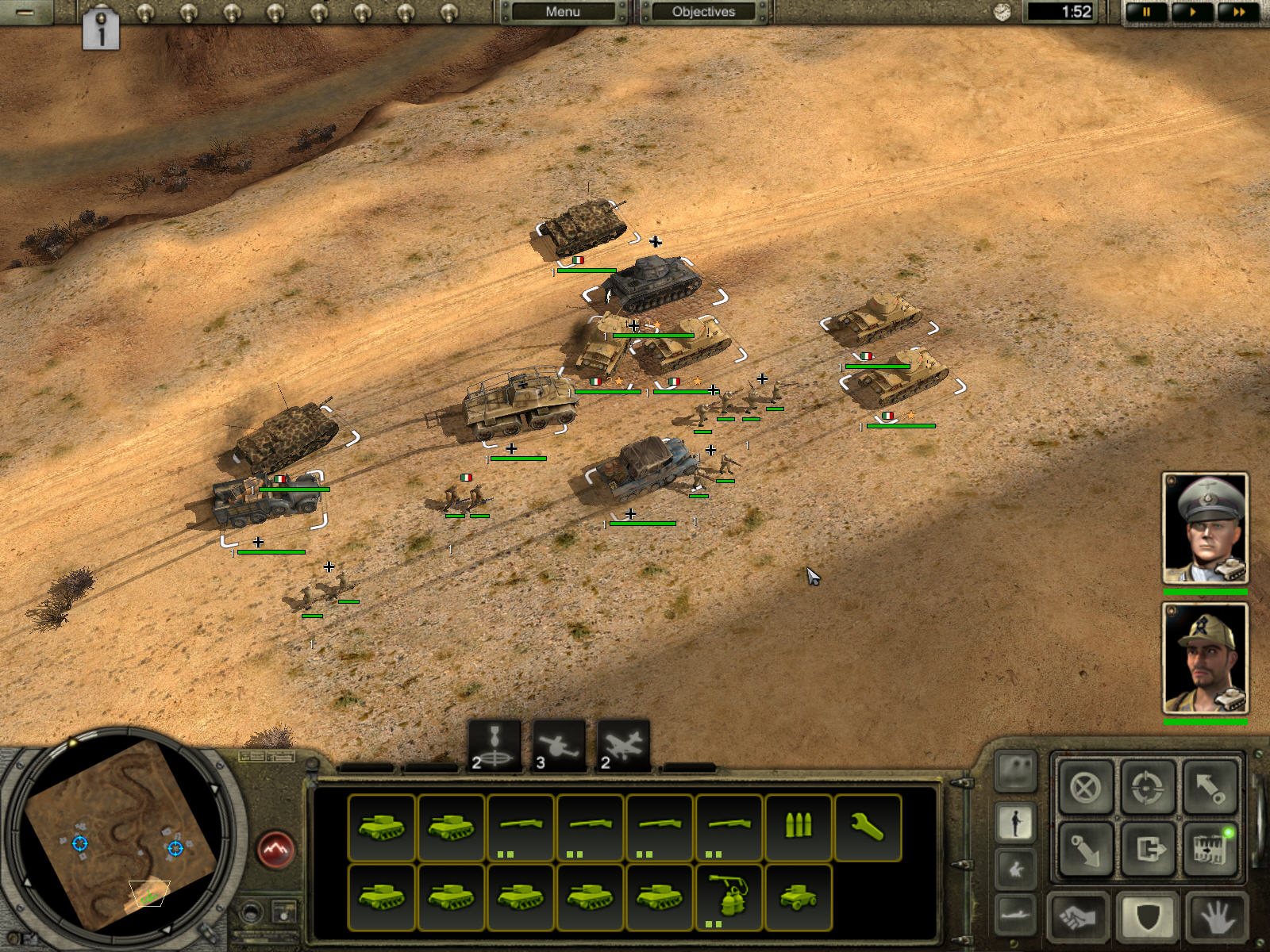
Task: Select the ammunition shells unit slot
Action: pos(798,827)
